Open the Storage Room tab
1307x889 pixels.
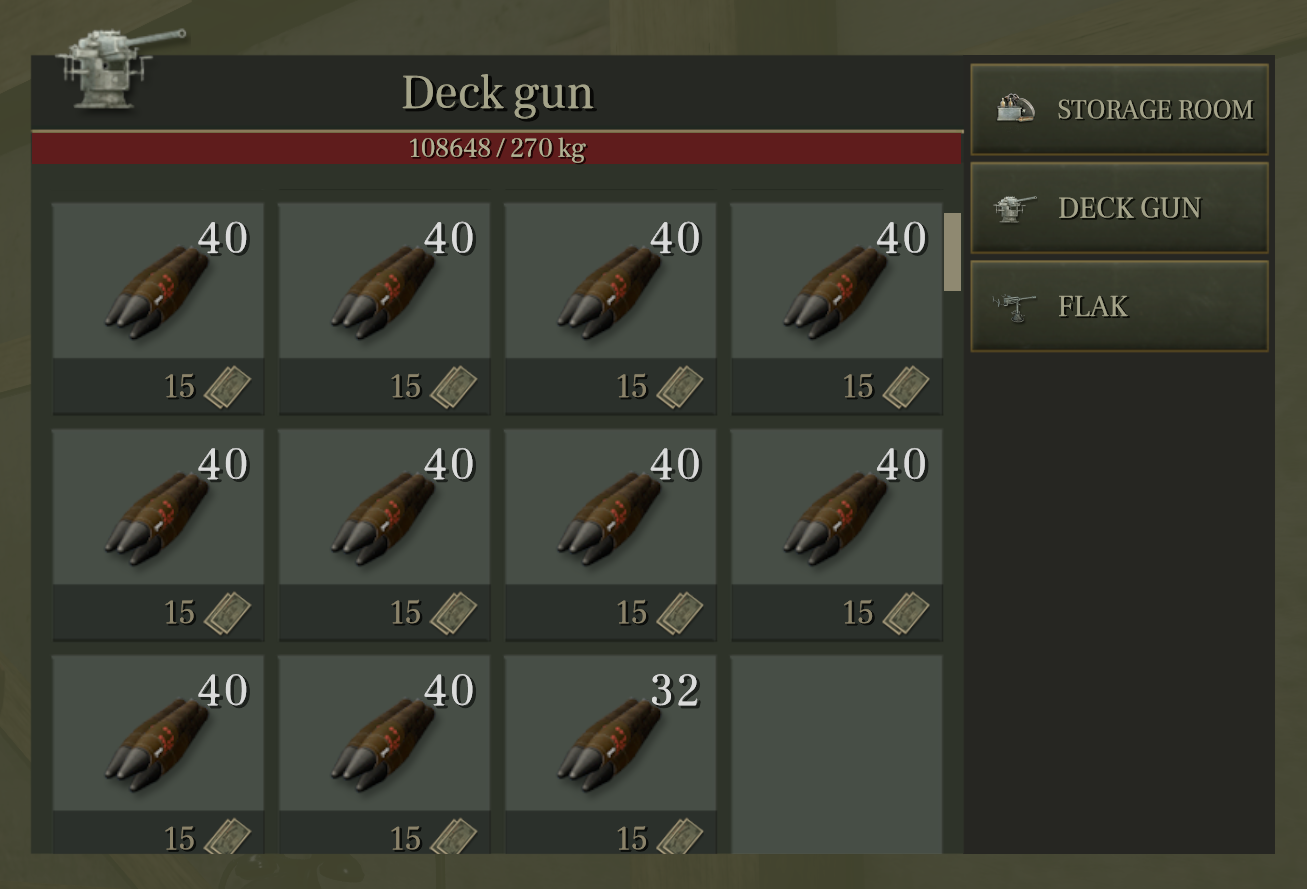[x=1120, y=109]
